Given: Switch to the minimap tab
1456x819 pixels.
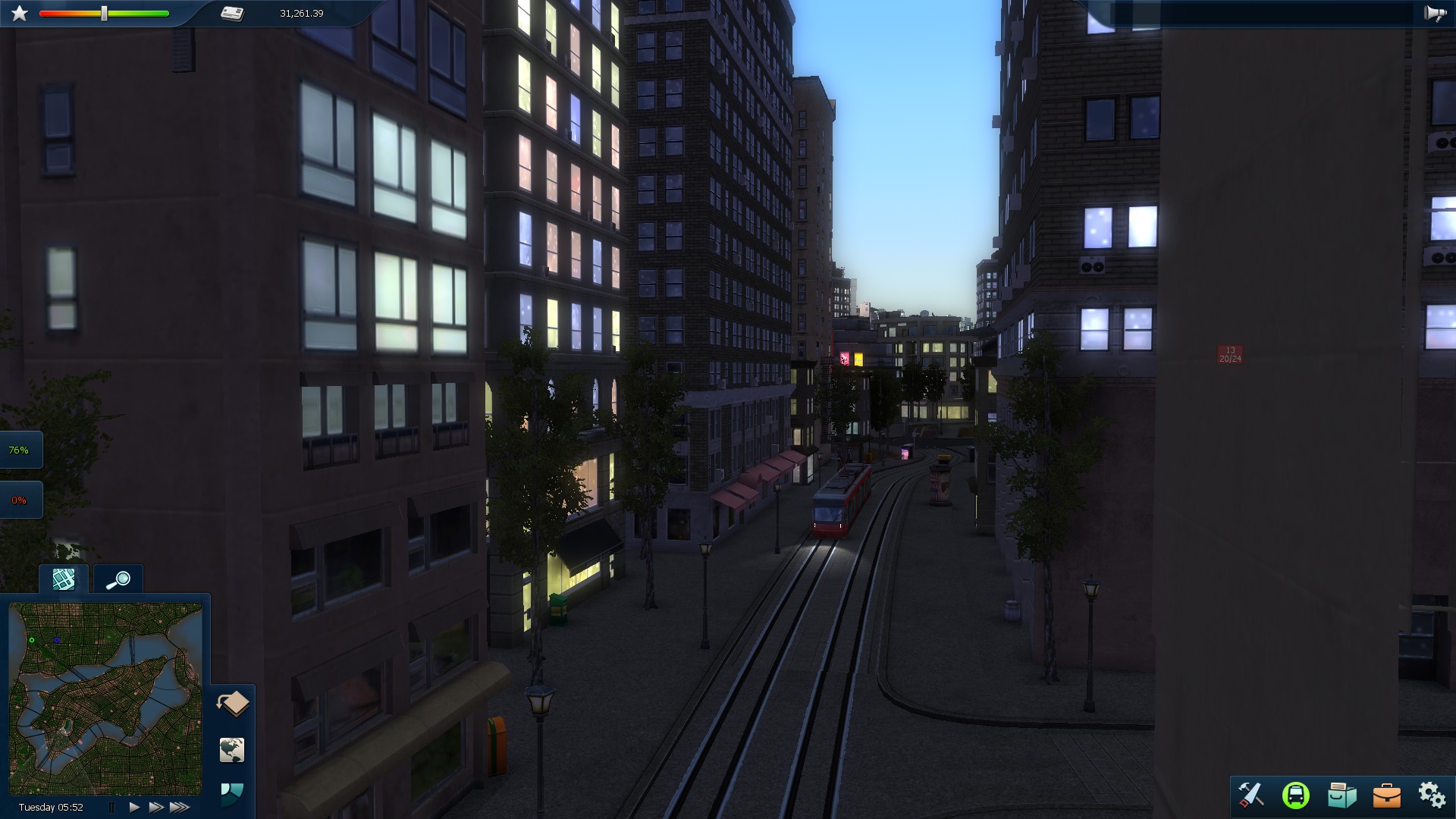Looking at the screenshot, I should [x=64, y=579].
